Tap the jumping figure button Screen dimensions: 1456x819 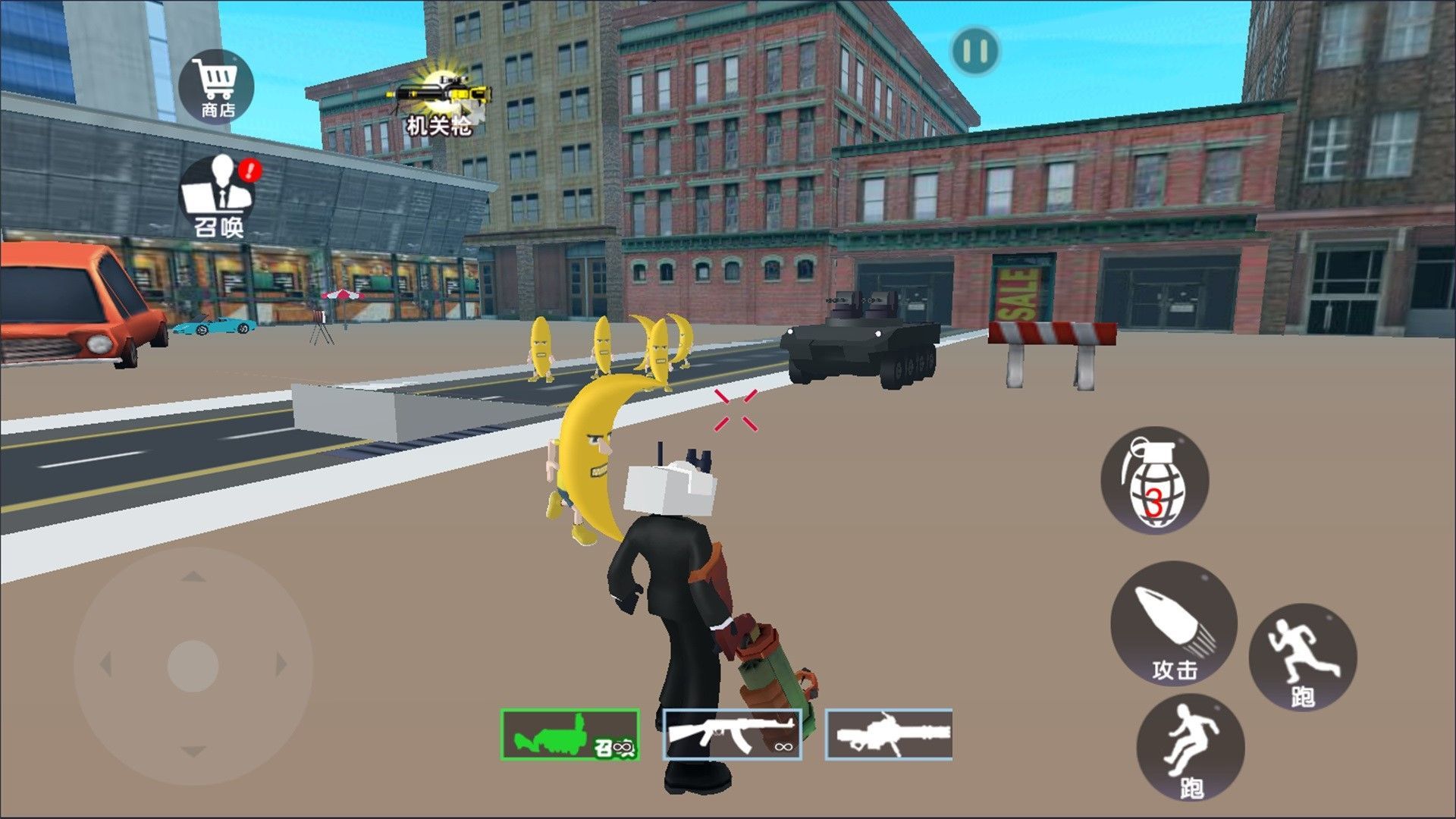coord(1190,747)
